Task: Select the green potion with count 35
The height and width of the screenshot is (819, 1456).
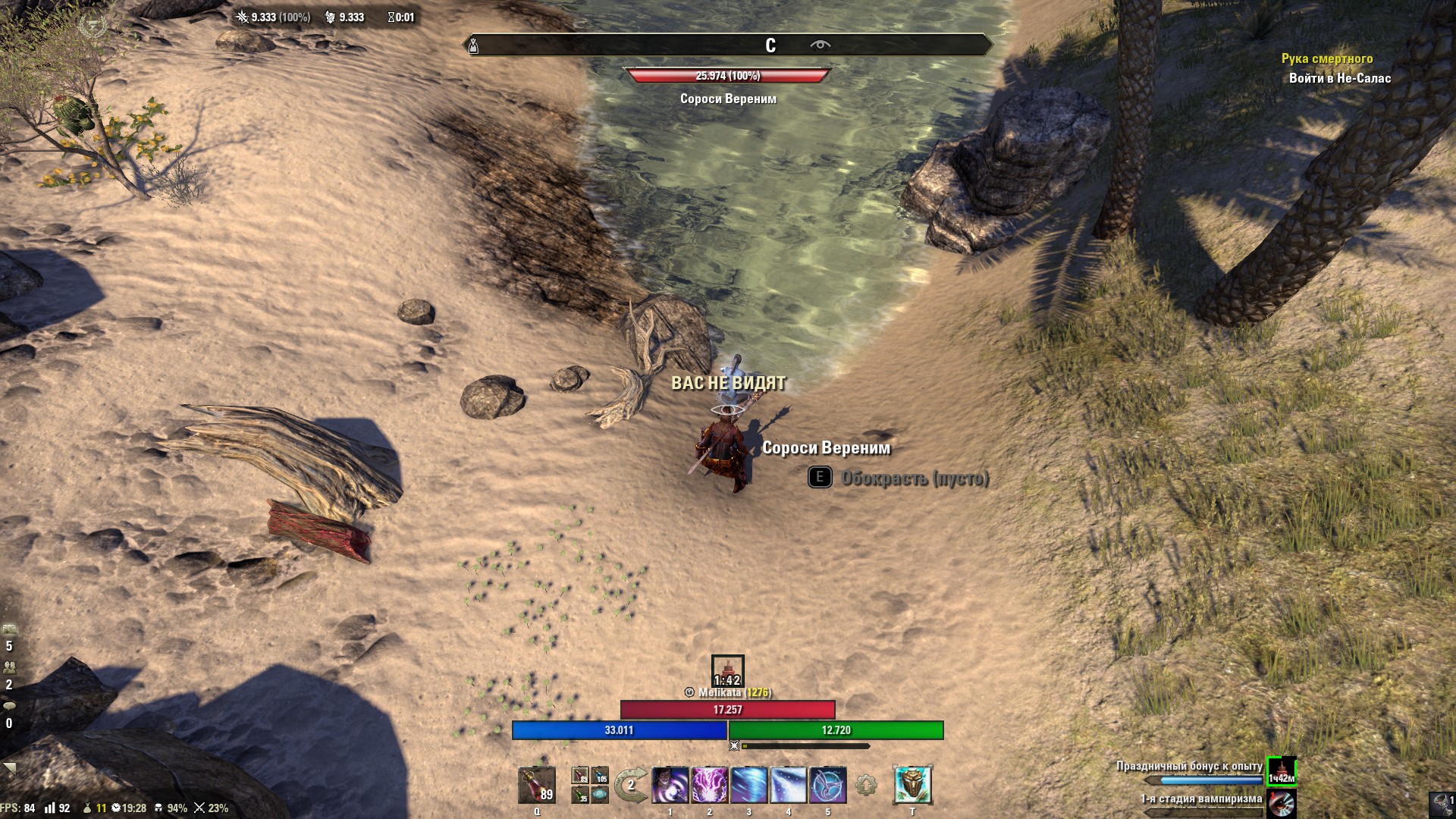Action: pos(580,795)
